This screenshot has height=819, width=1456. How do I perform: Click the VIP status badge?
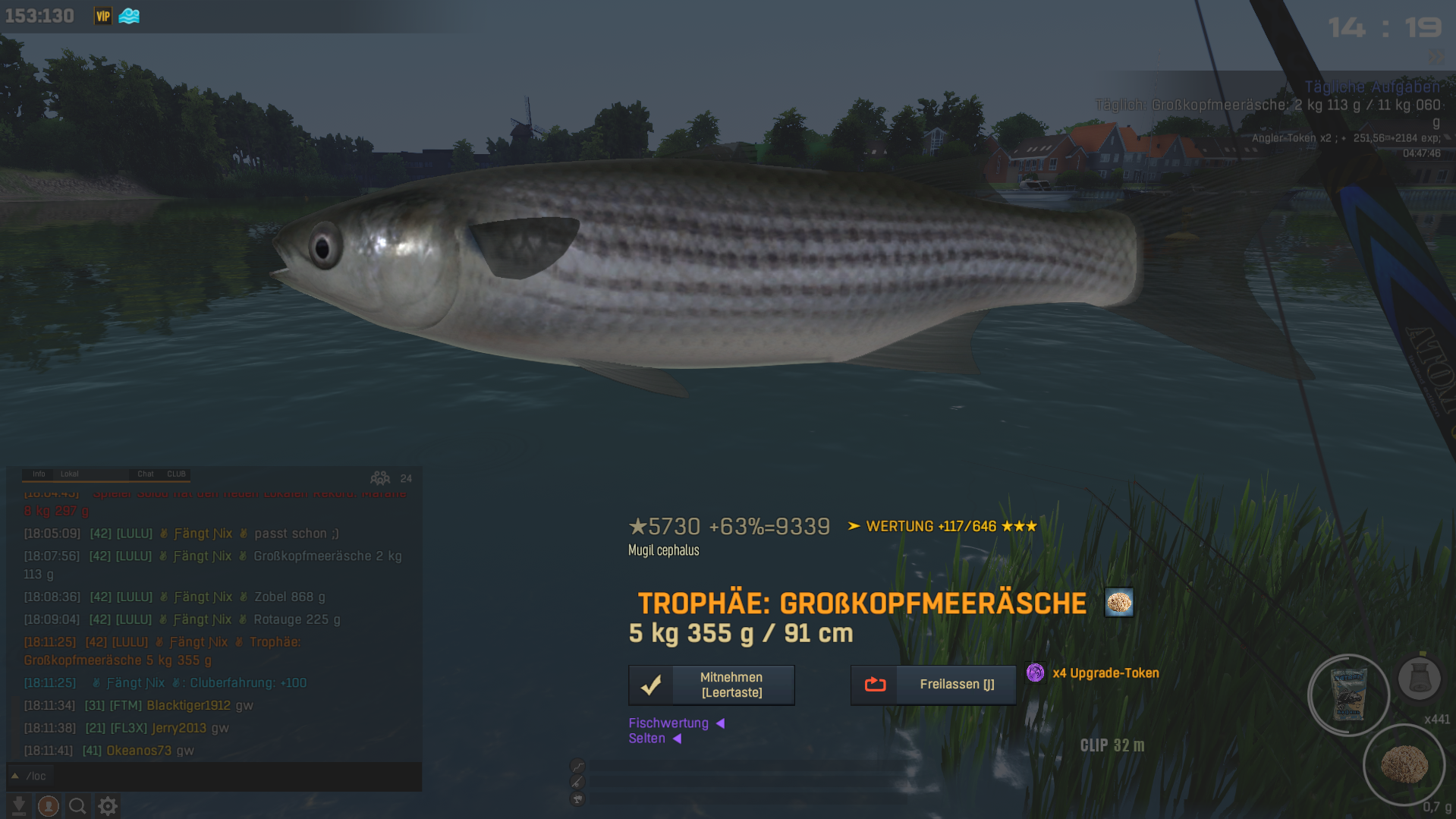[x=102, y=16]
